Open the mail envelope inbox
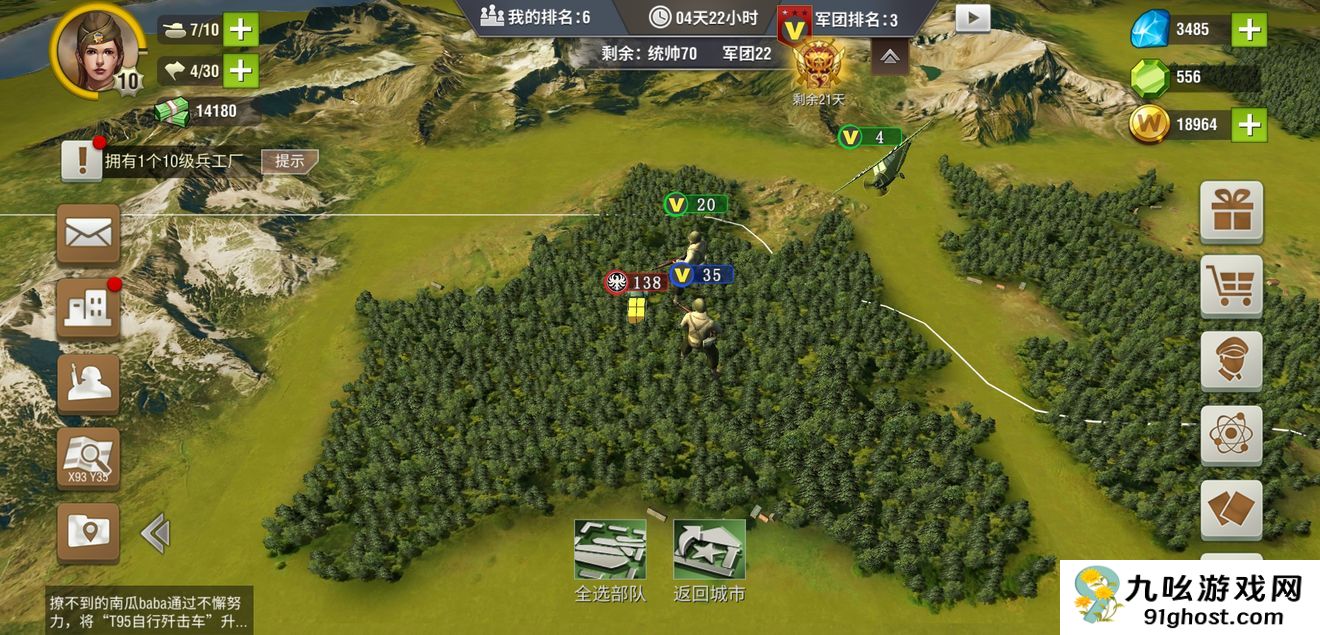The image size is (1320, 635). coord(88,234)
